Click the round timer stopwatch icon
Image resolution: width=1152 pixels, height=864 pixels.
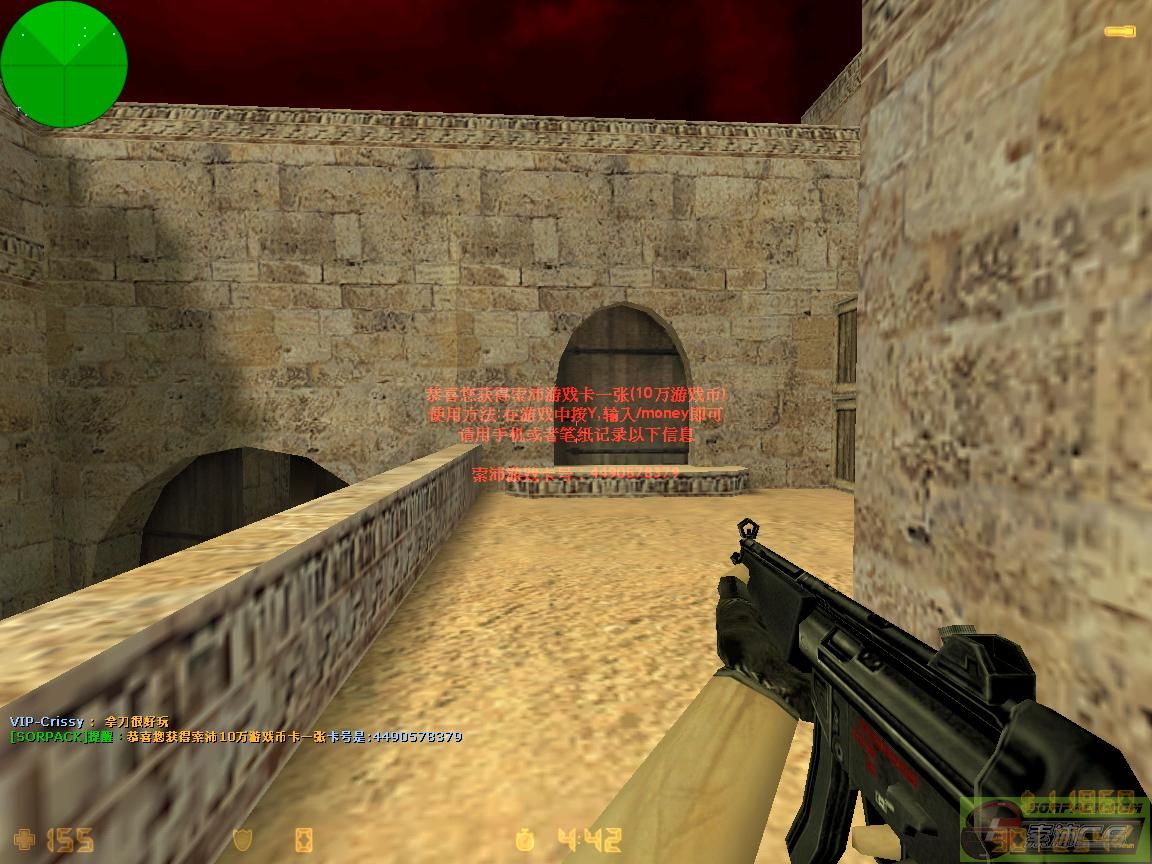526,839
